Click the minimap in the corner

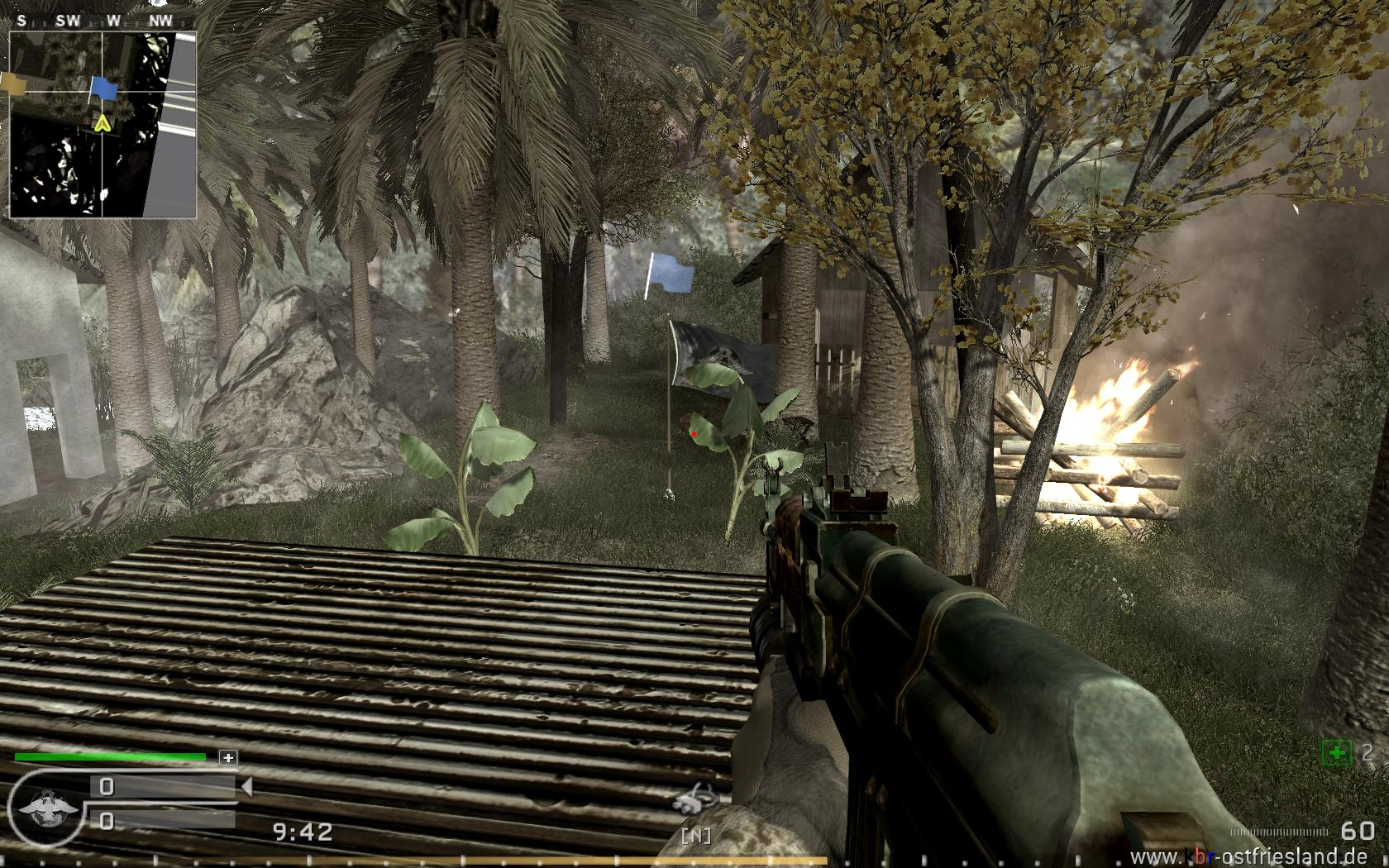[x=103, y=124]
